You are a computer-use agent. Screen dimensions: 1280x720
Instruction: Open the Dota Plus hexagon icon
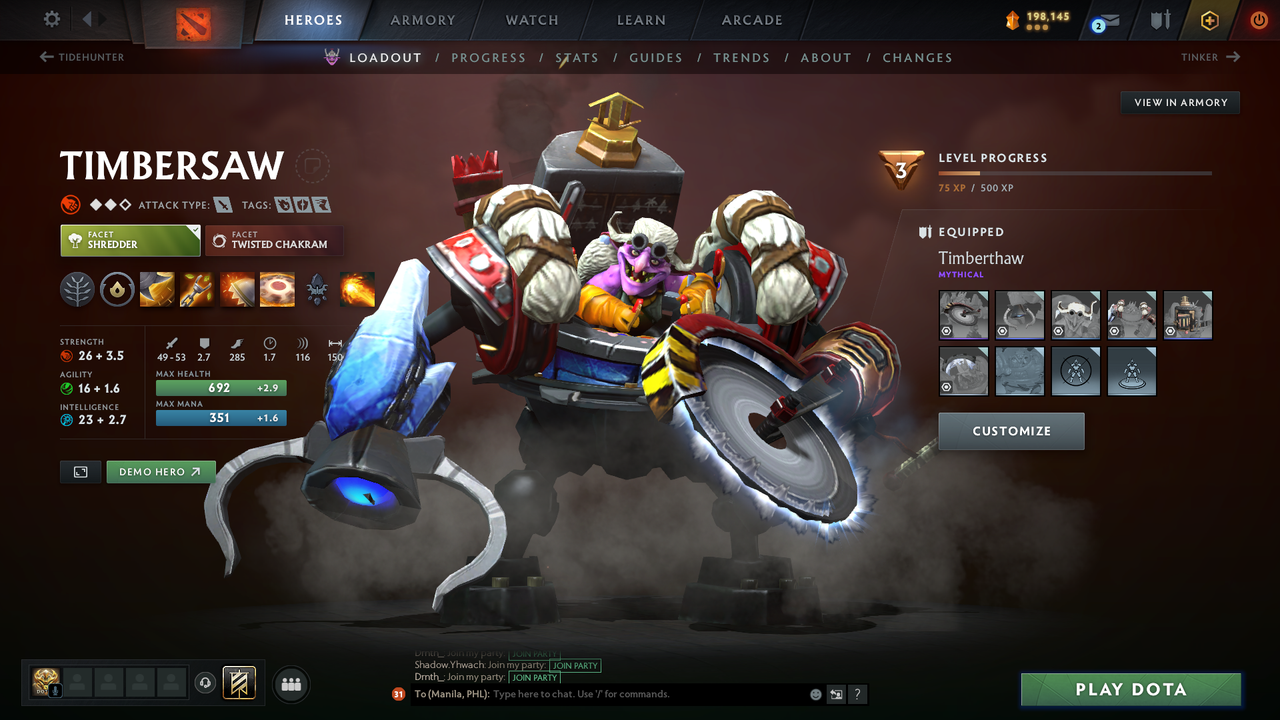[1209, 19]
